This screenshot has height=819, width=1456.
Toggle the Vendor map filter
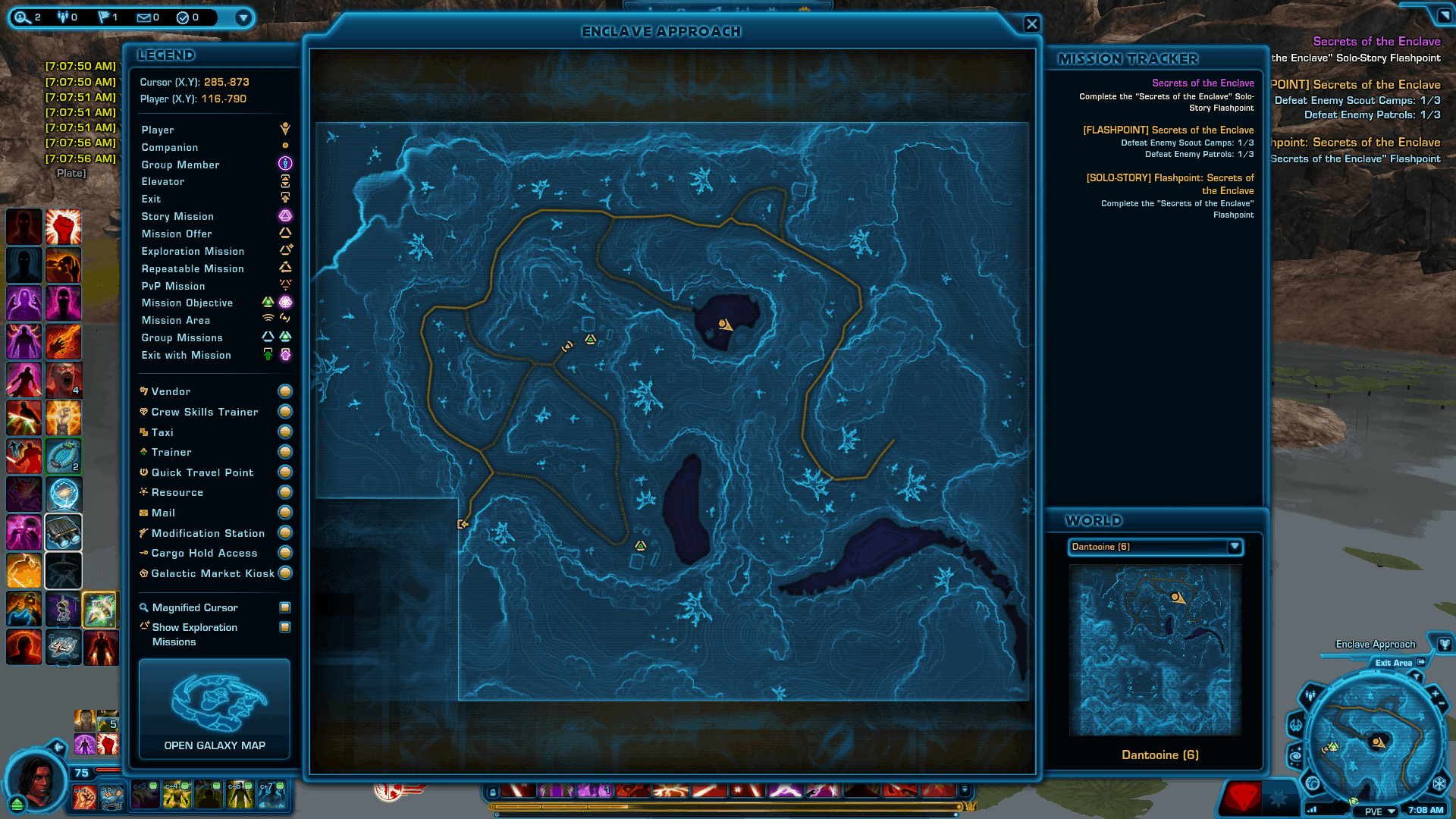click(285, 391)
